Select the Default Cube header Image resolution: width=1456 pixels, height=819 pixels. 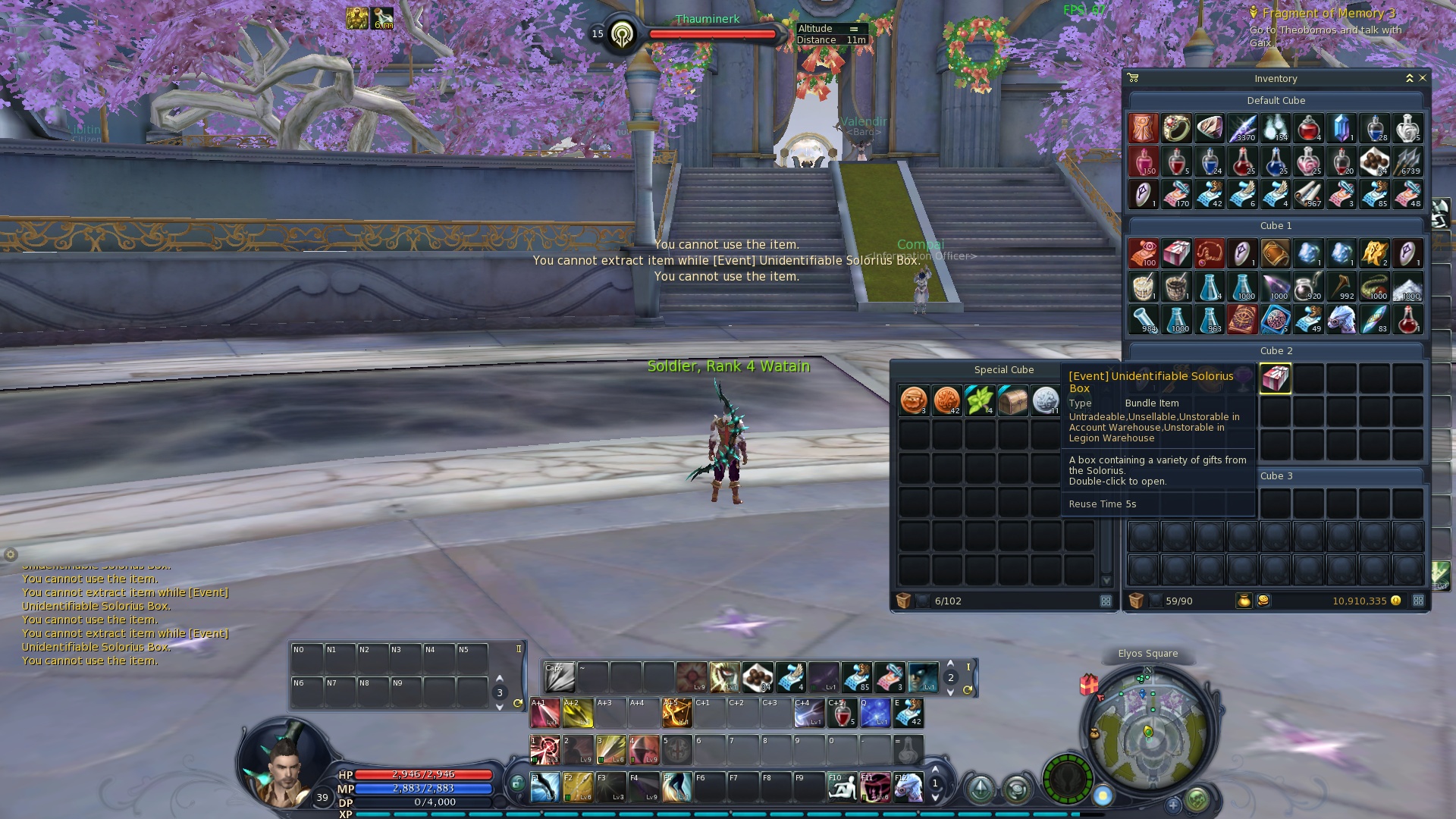pyautogui.click(x=1275, y=99)
